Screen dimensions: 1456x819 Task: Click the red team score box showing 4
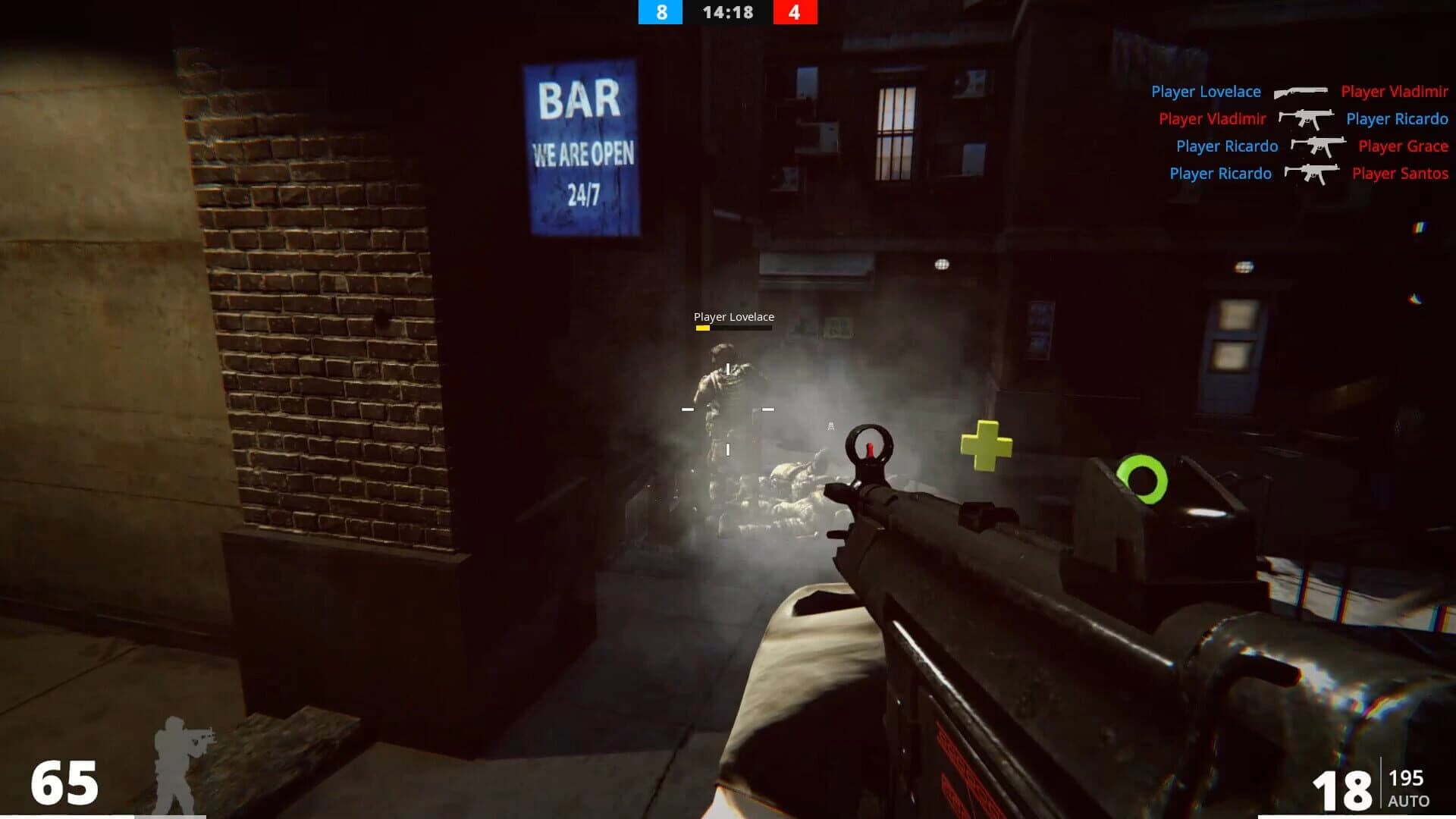796,13
